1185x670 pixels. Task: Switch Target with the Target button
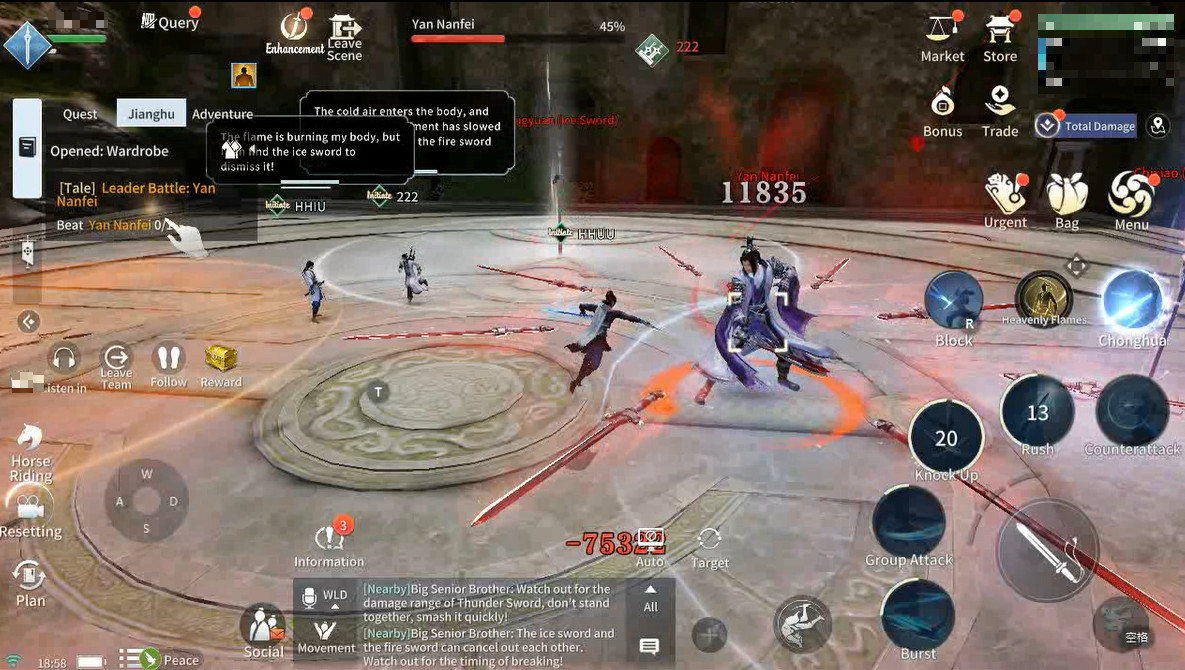click(710, 546)
